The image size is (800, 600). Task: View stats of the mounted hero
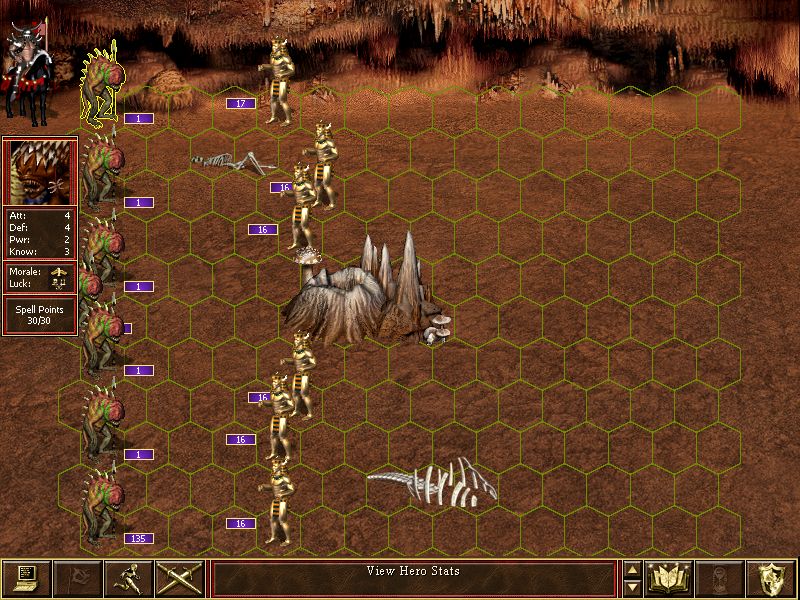[x=27, y=60]
